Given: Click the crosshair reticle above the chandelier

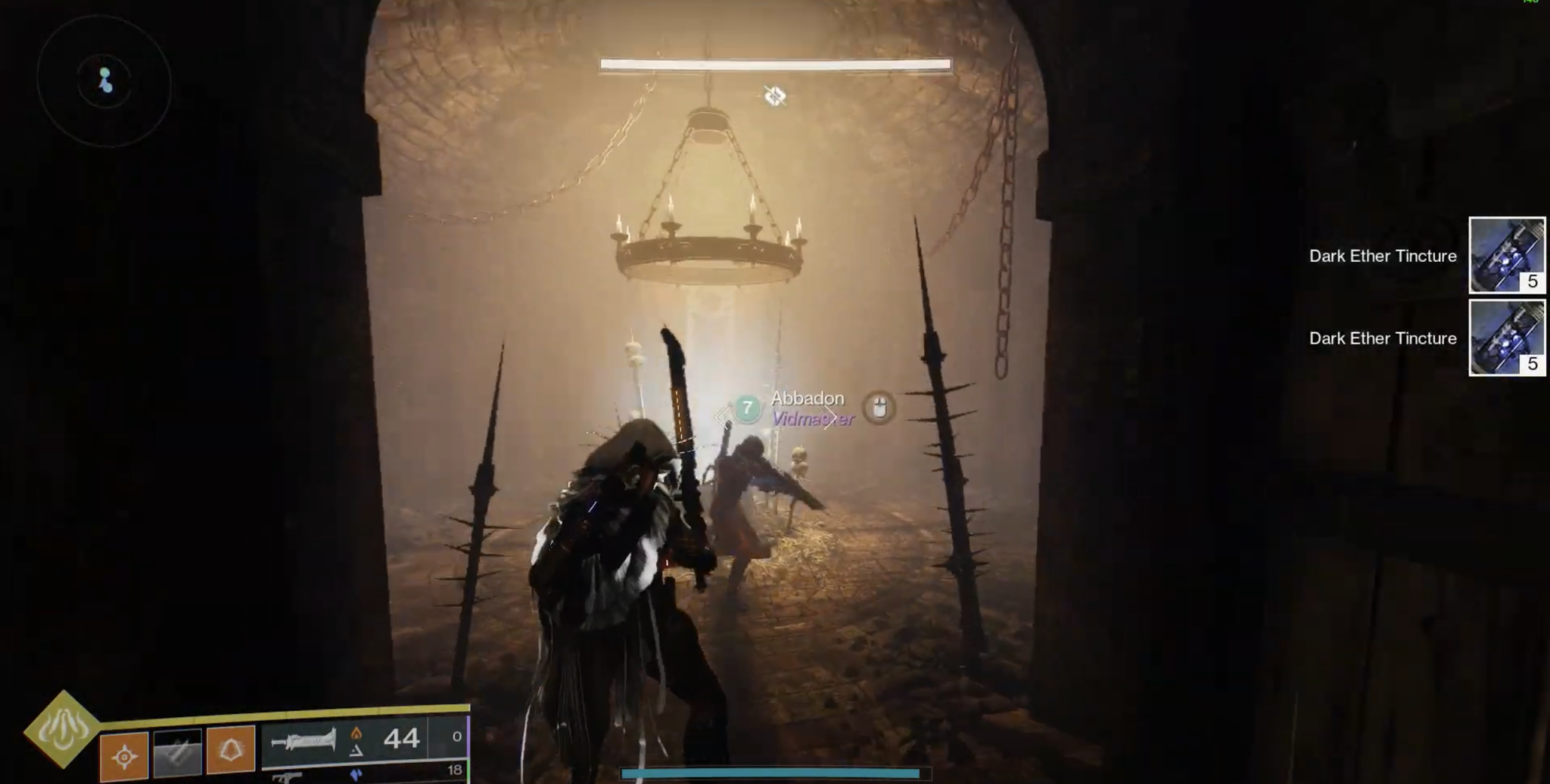Looking at the screenshot, I should (773, 97).
